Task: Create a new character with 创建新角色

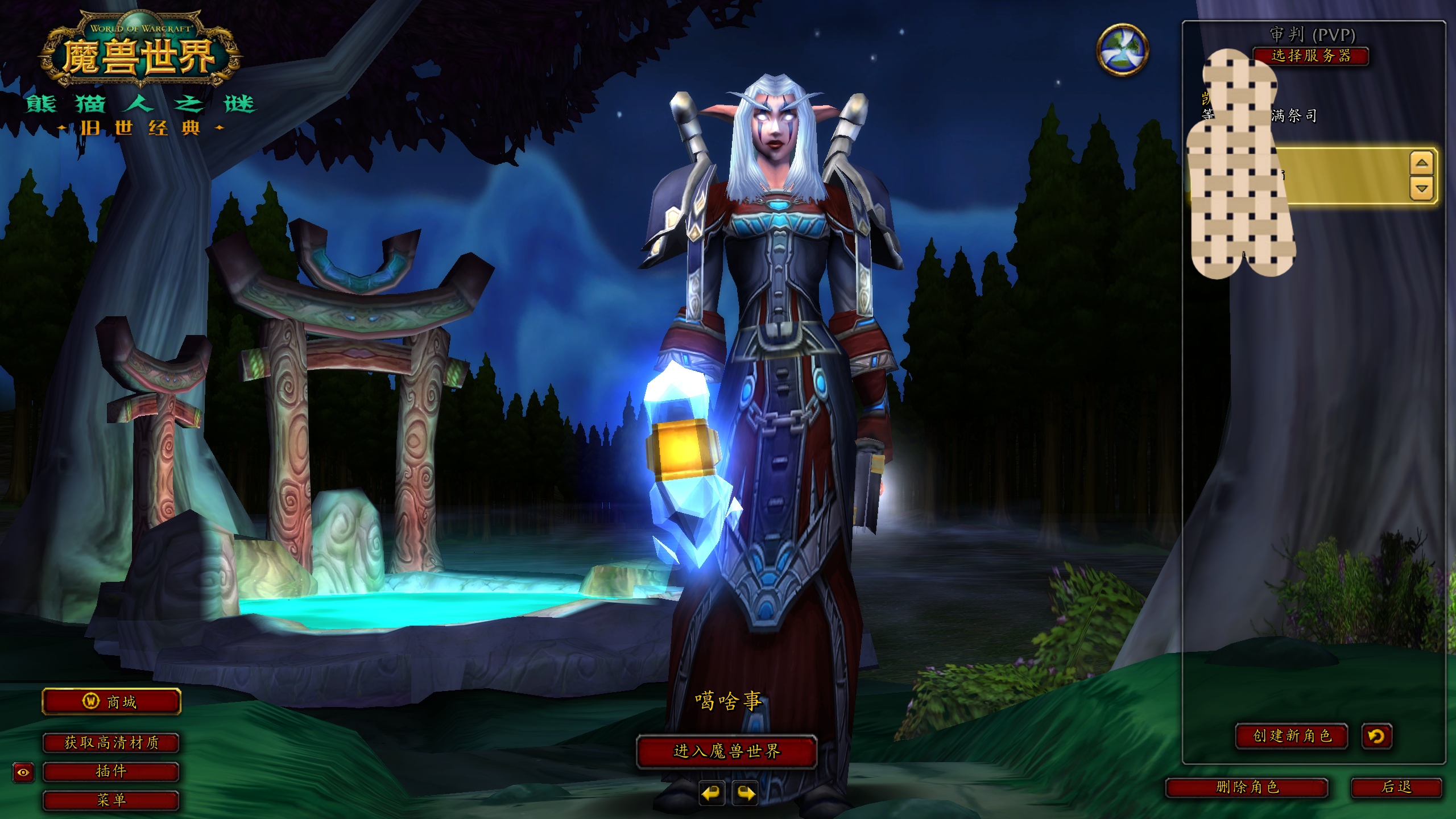Action: 1292,736
